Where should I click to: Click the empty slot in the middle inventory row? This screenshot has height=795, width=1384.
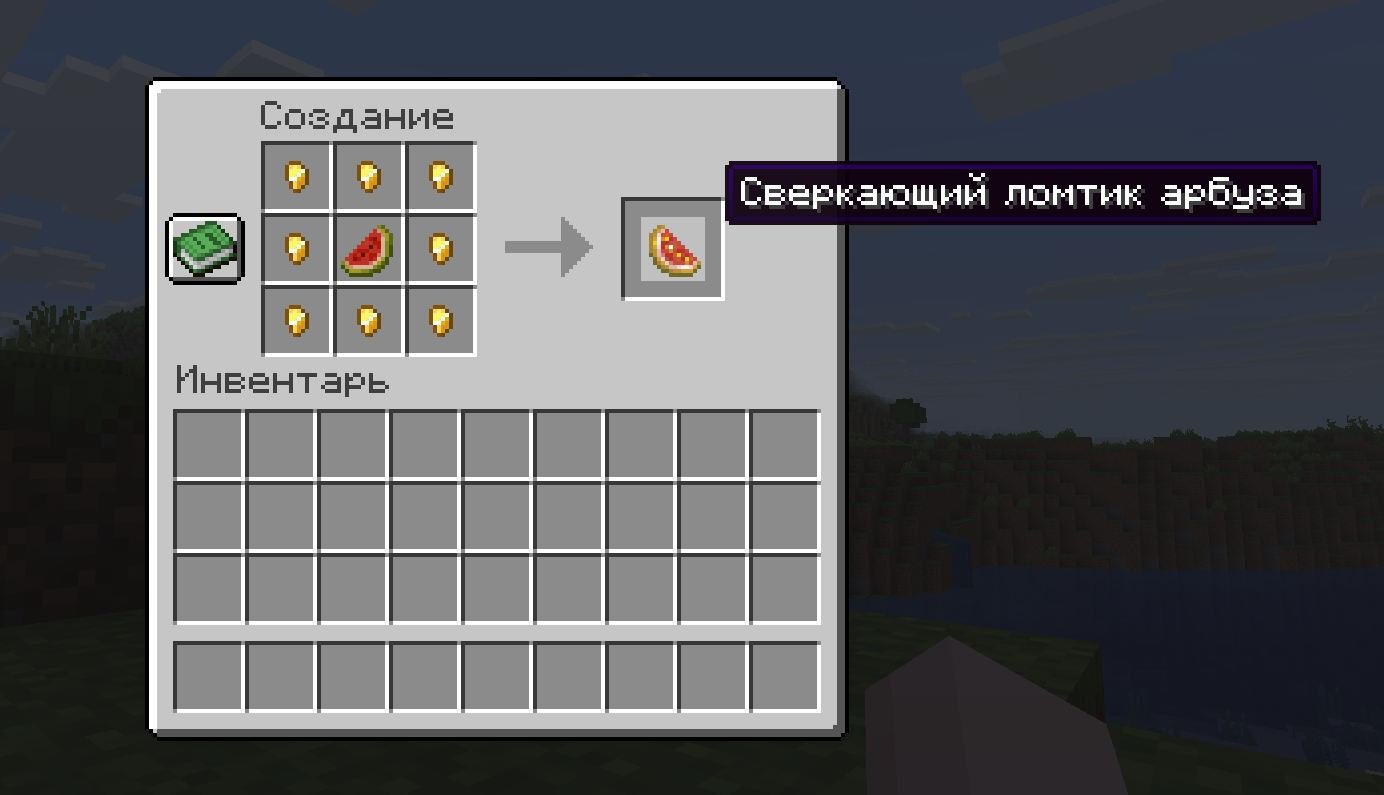pos(497,516)
